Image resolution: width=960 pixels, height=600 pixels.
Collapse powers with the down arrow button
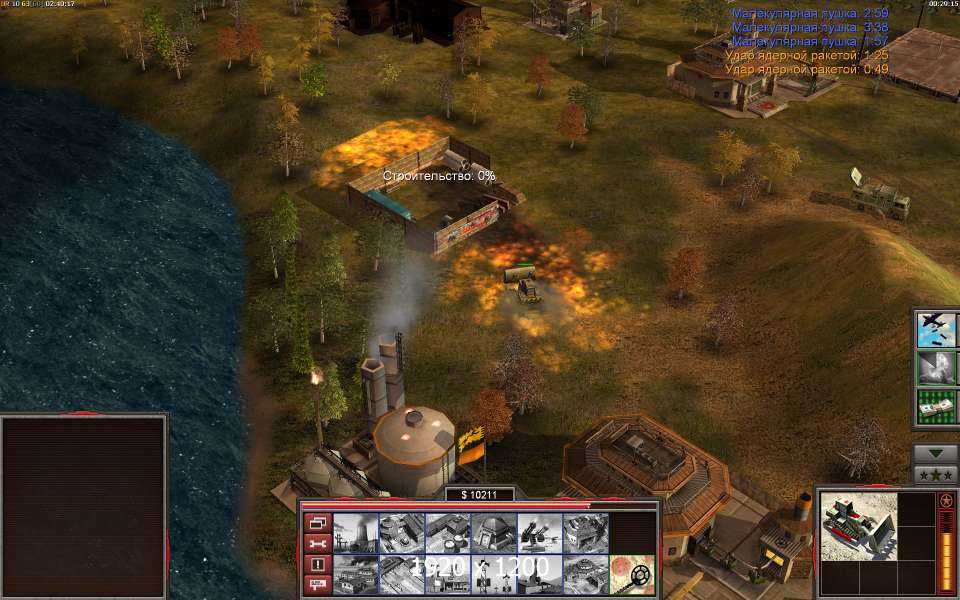(x=935, y=453)
